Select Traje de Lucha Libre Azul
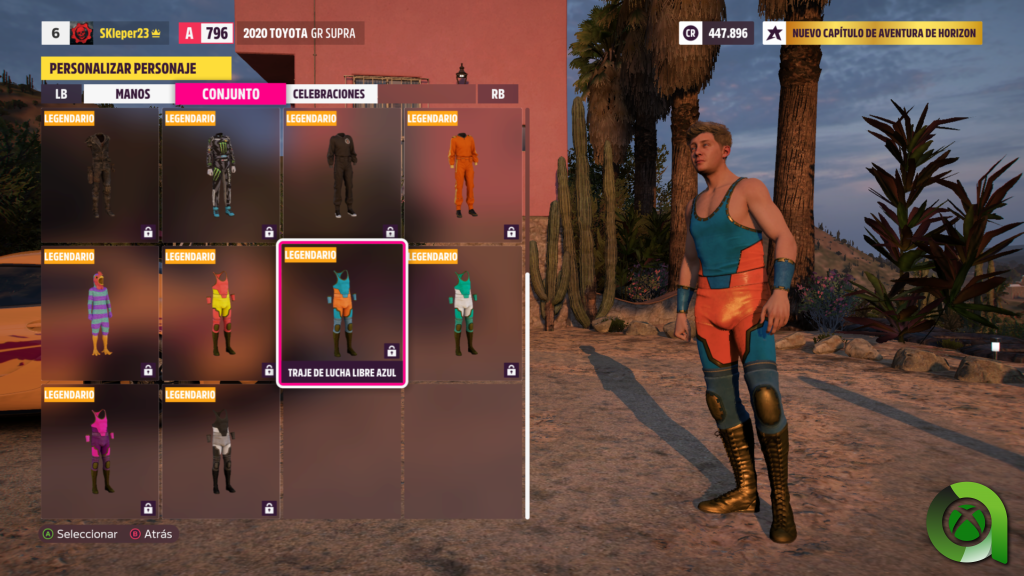 click(x=342, y=313)
